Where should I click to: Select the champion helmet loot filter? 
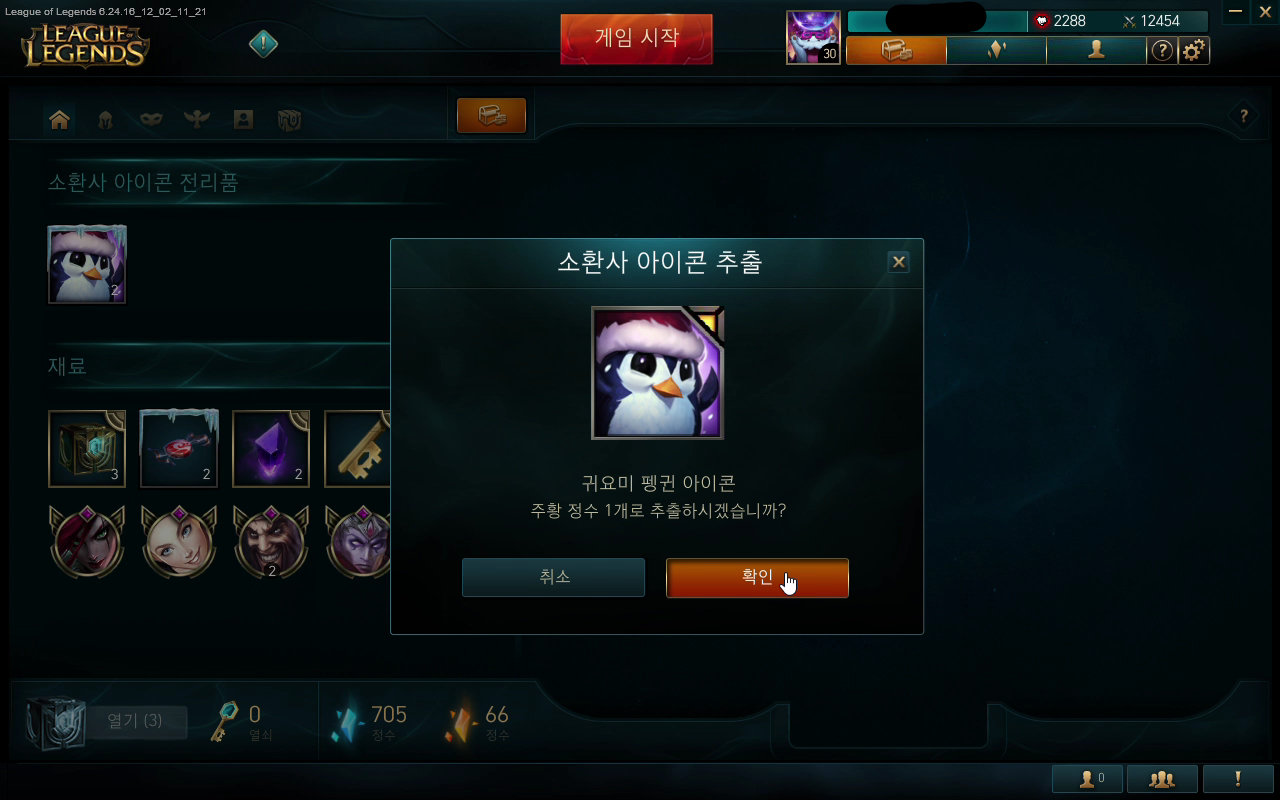(105, 118)
